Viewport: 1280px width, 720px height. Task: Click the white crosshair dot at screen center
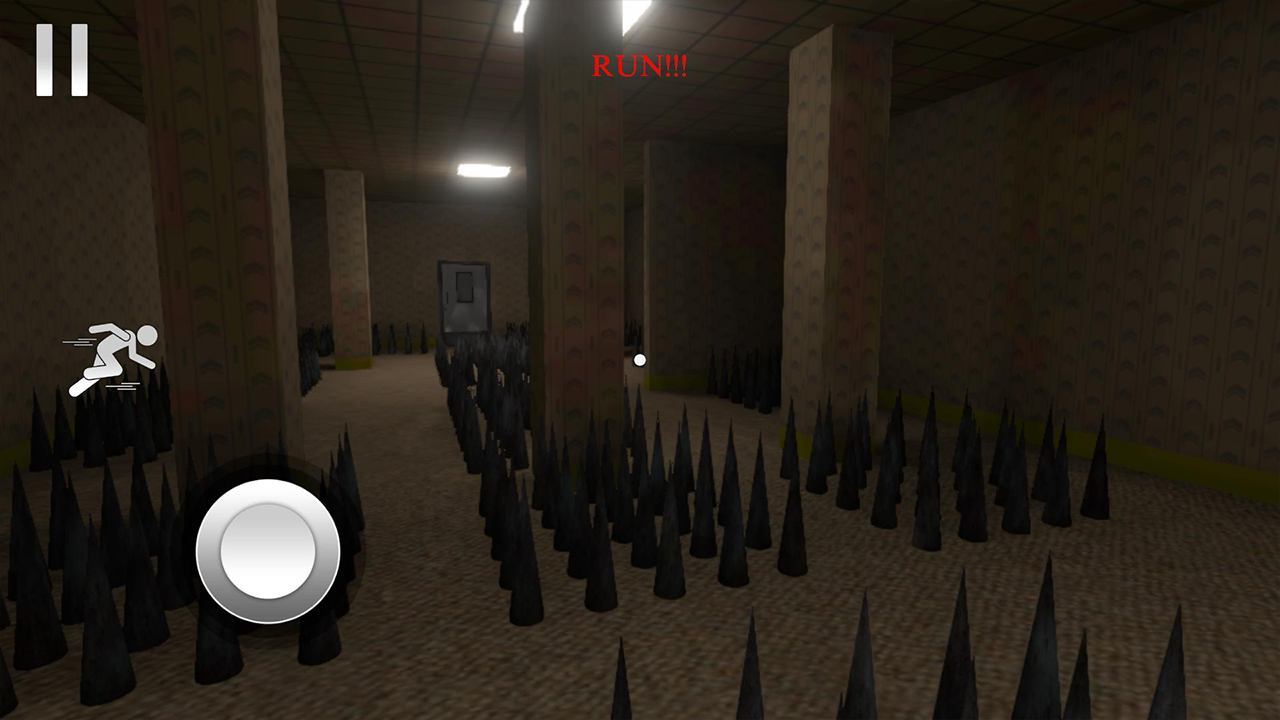(x=640, y=360)
